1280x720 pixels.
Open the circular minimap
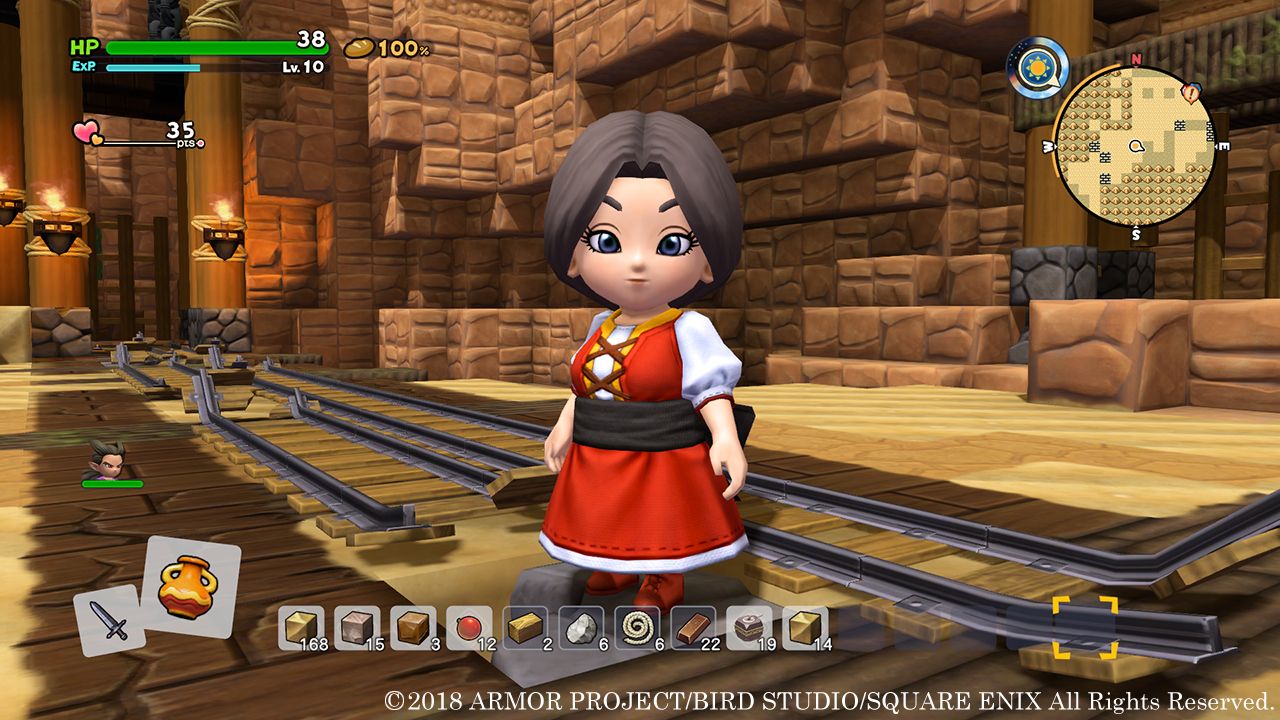click(1134, 148)
